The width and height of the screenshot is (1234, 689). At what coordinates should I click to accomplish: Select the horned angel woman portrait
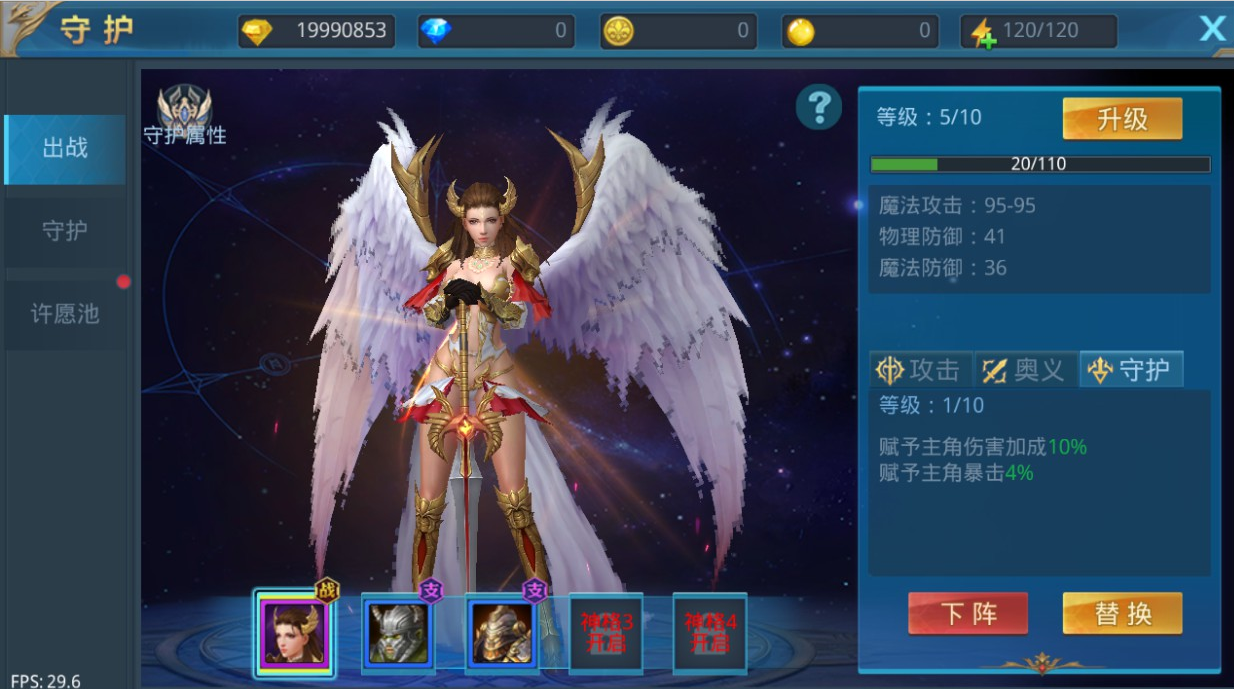293,634
